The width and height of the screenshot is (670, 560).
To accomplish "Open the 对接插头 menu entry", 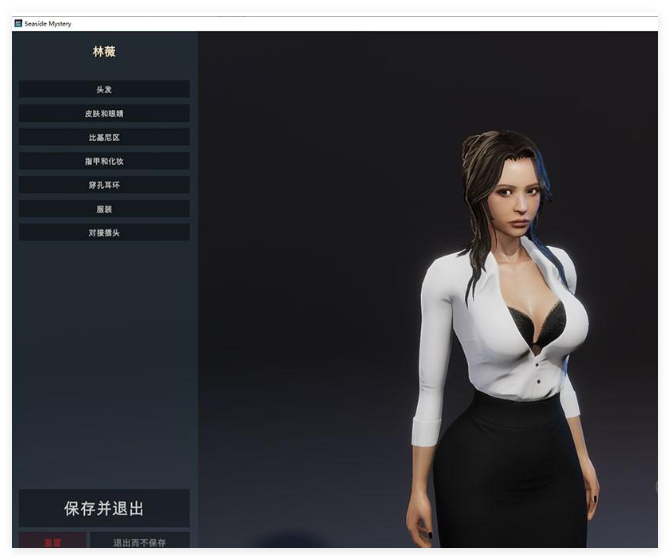I will point(104,233).
